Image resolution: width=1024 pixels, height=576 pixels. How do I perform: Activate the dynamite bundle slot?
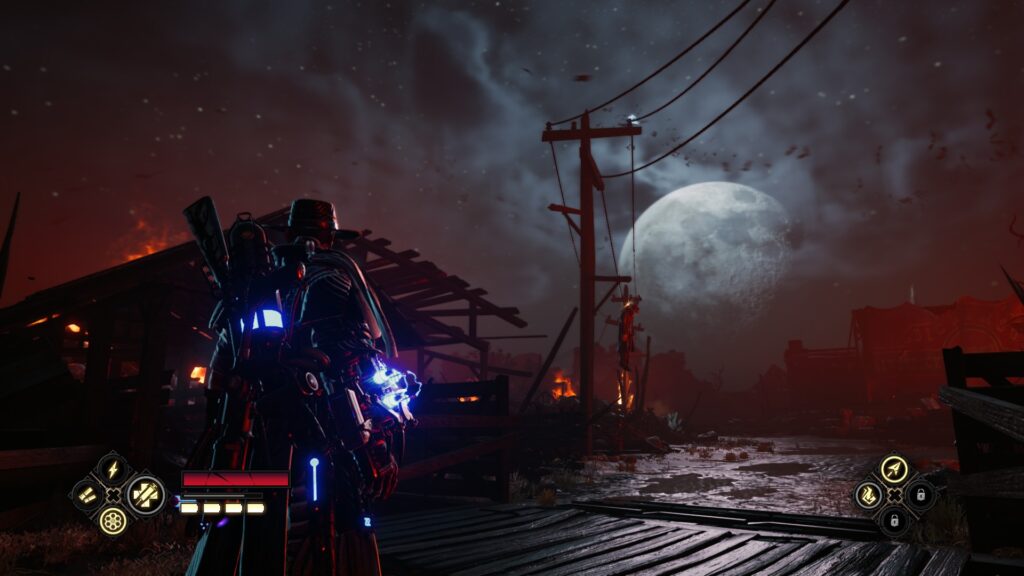(146, 494)
